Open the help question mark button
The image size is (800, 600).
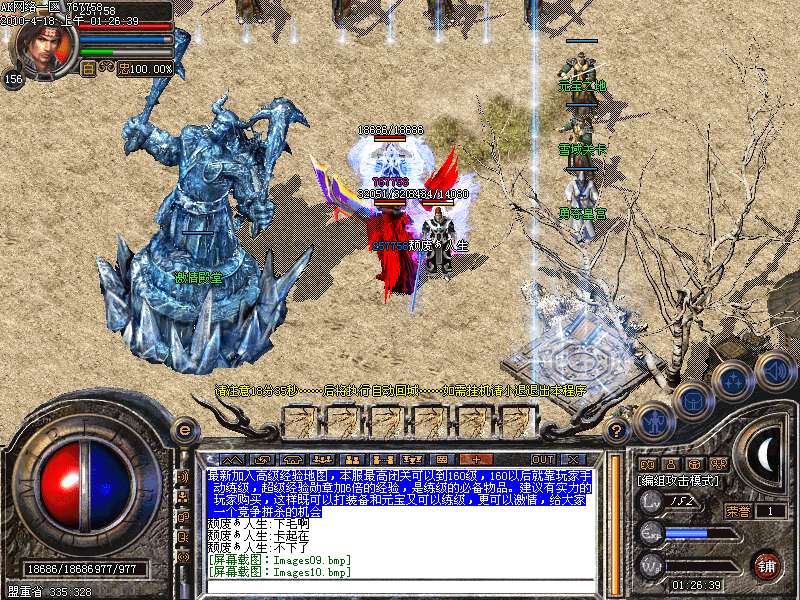(x=618, y=432)
